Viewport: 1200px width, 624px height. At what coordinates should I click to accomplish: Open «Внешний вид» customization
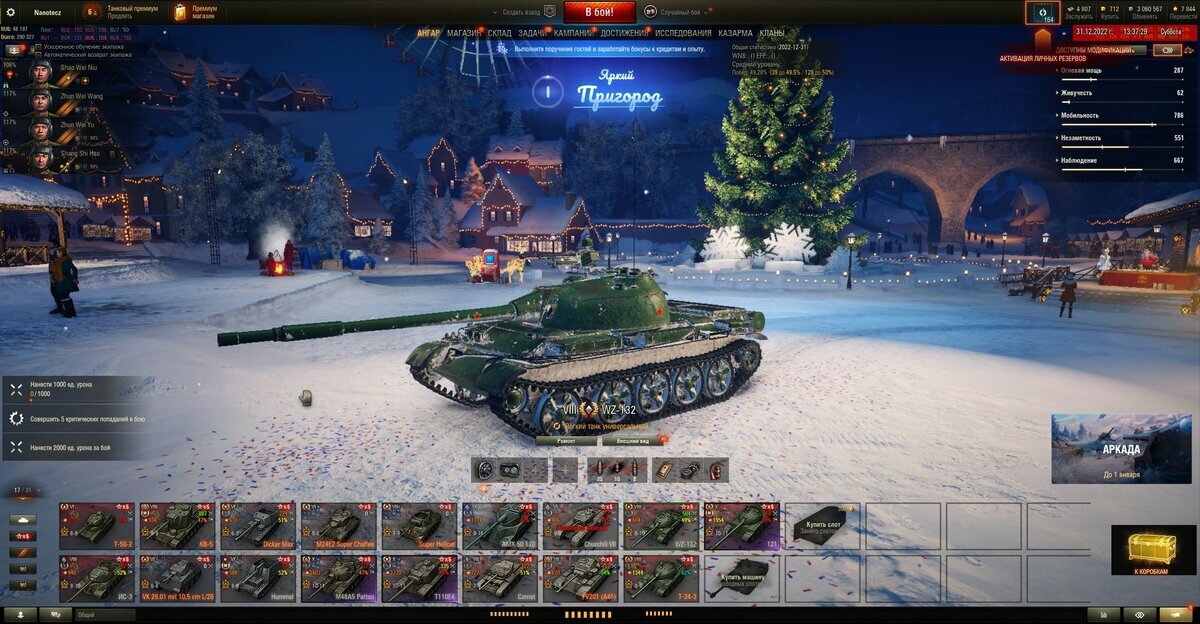(x=632, y=440)
